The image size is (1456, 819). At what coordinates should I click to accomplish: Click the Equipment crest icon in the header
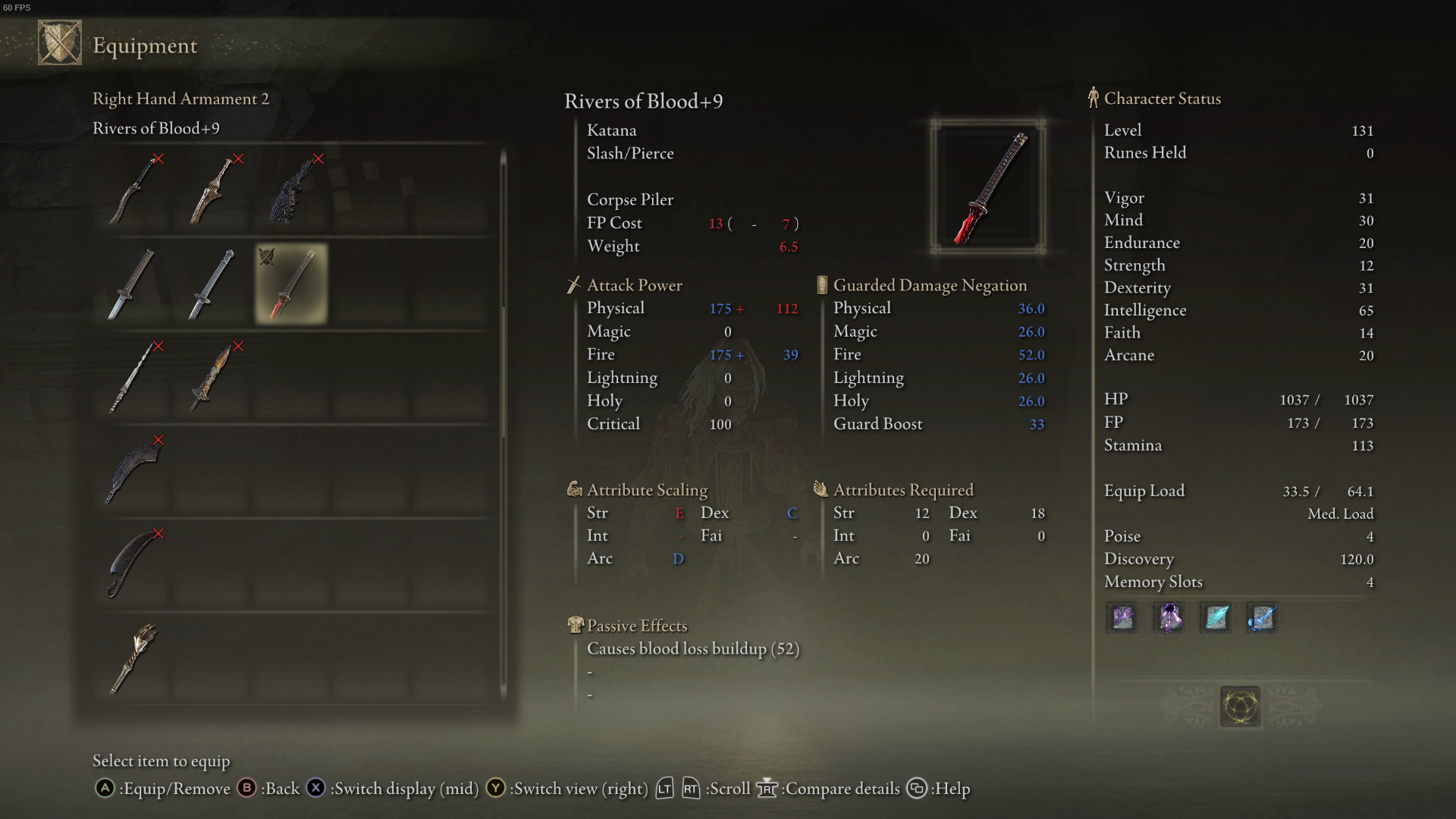point(59,42)
